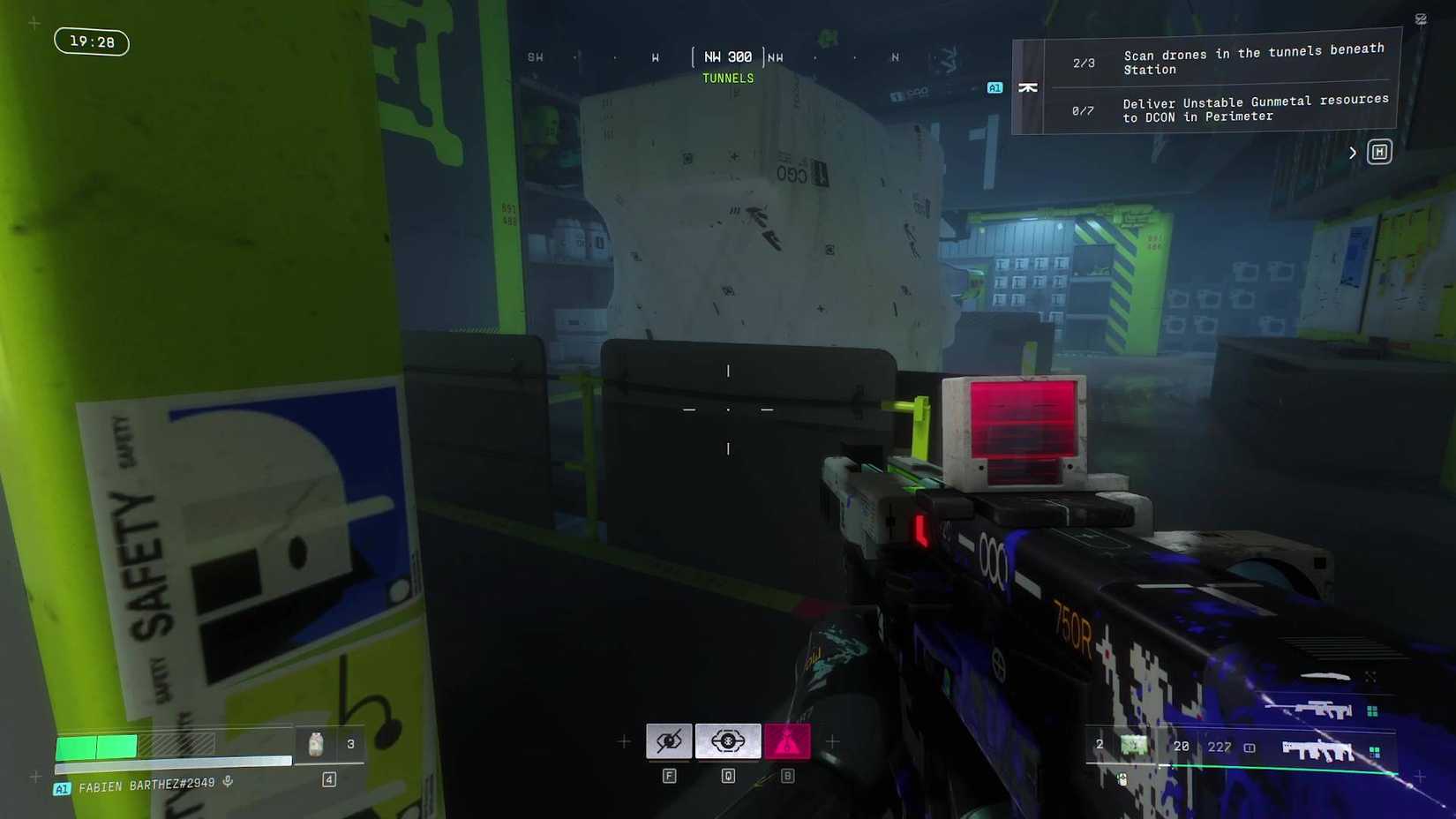Image resolution: width=1456 pixels, height=819 pixels.
Task: Click the green ammo magazine icon
Action: tap(1135, 746)
